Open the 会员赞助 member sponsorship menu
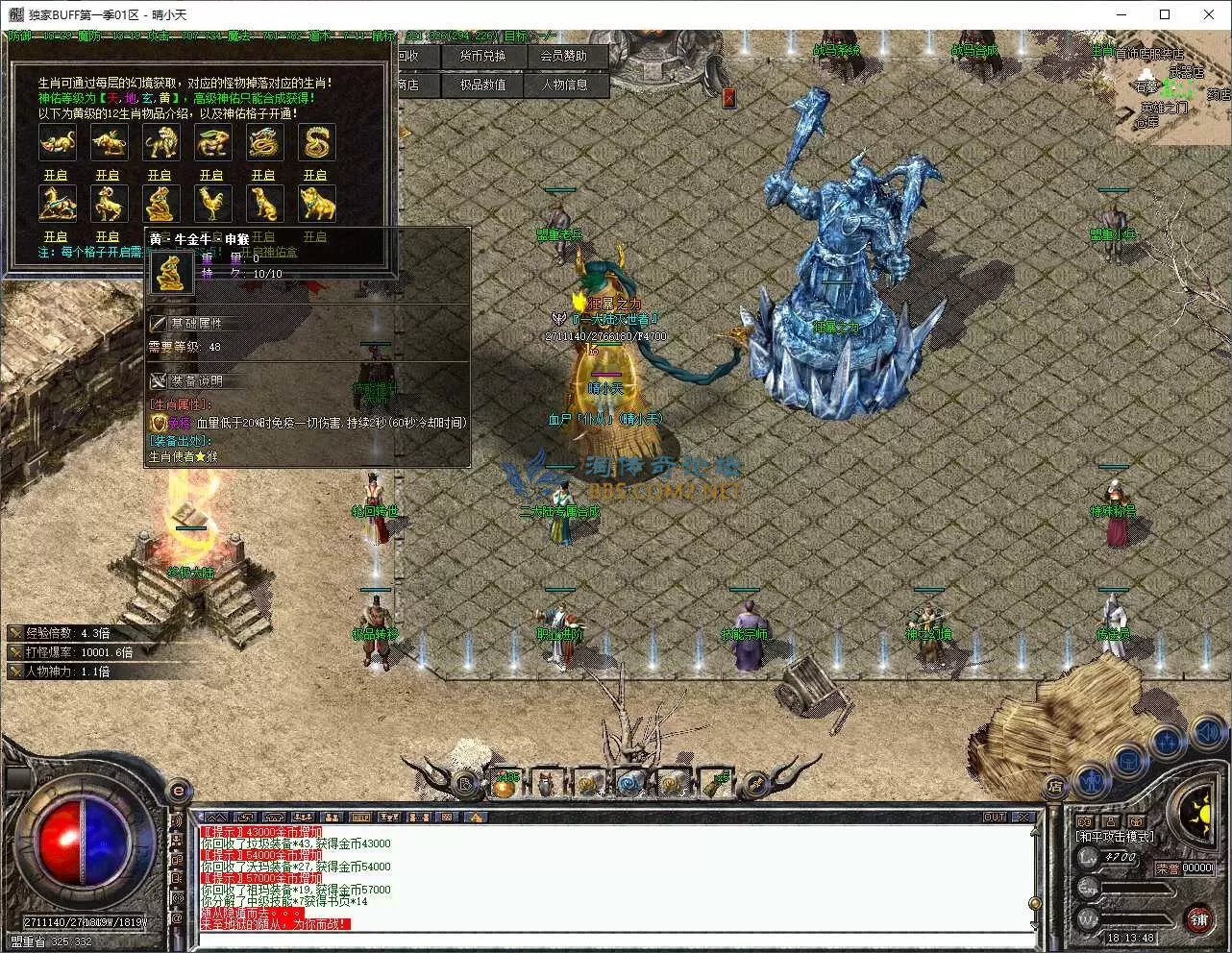This screenshot has width=1232, height=953. (563, 57)
